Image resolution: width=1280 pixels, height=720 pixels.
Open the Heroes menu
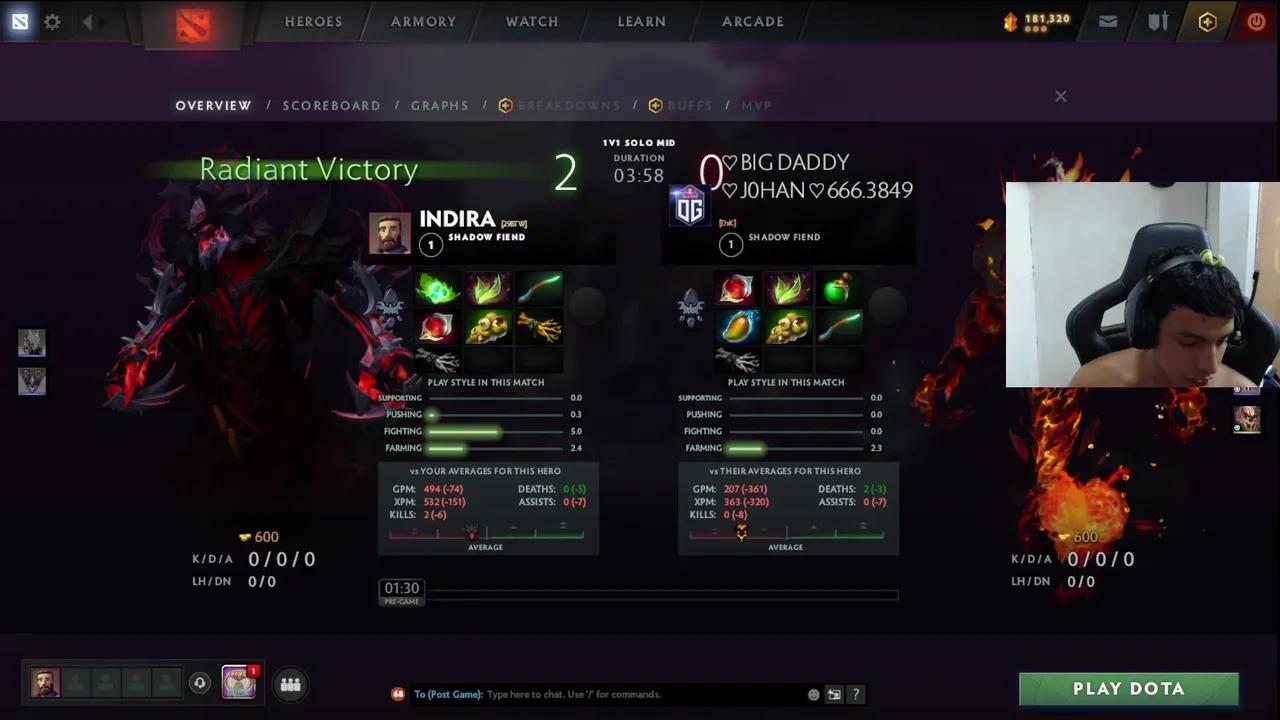313,21
